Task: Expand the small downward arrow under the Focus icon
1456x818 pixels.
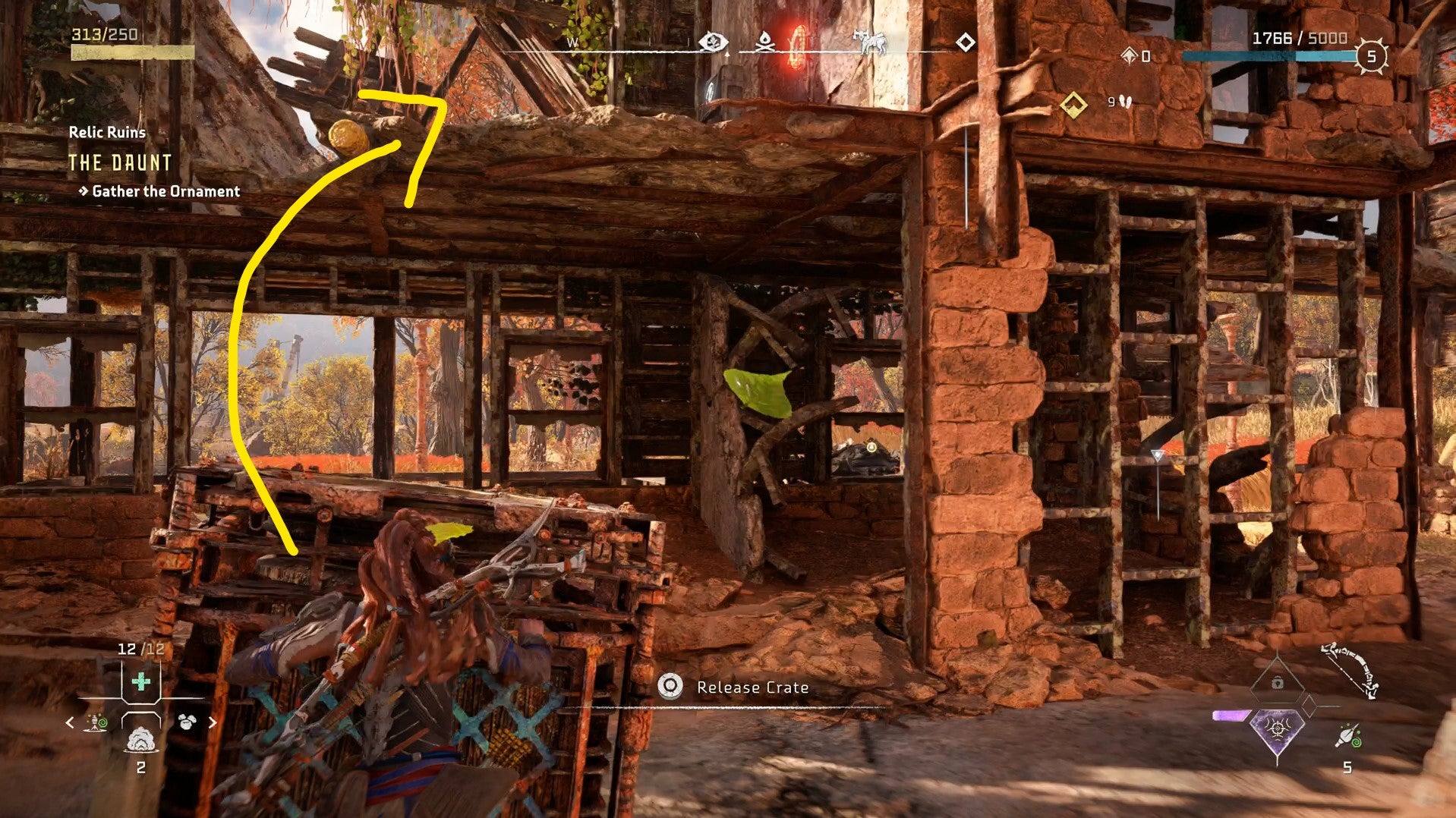Action: (x=726, y=55)
